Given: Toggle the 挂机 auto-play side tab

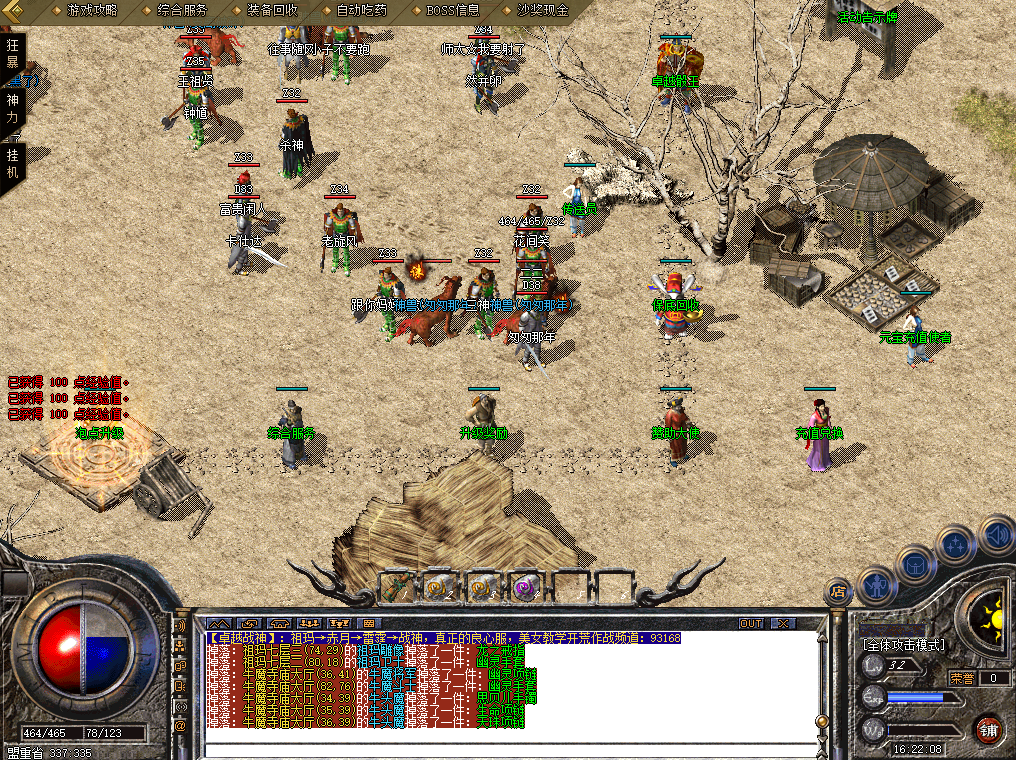Looking at the screenshot, I should 13,163.
